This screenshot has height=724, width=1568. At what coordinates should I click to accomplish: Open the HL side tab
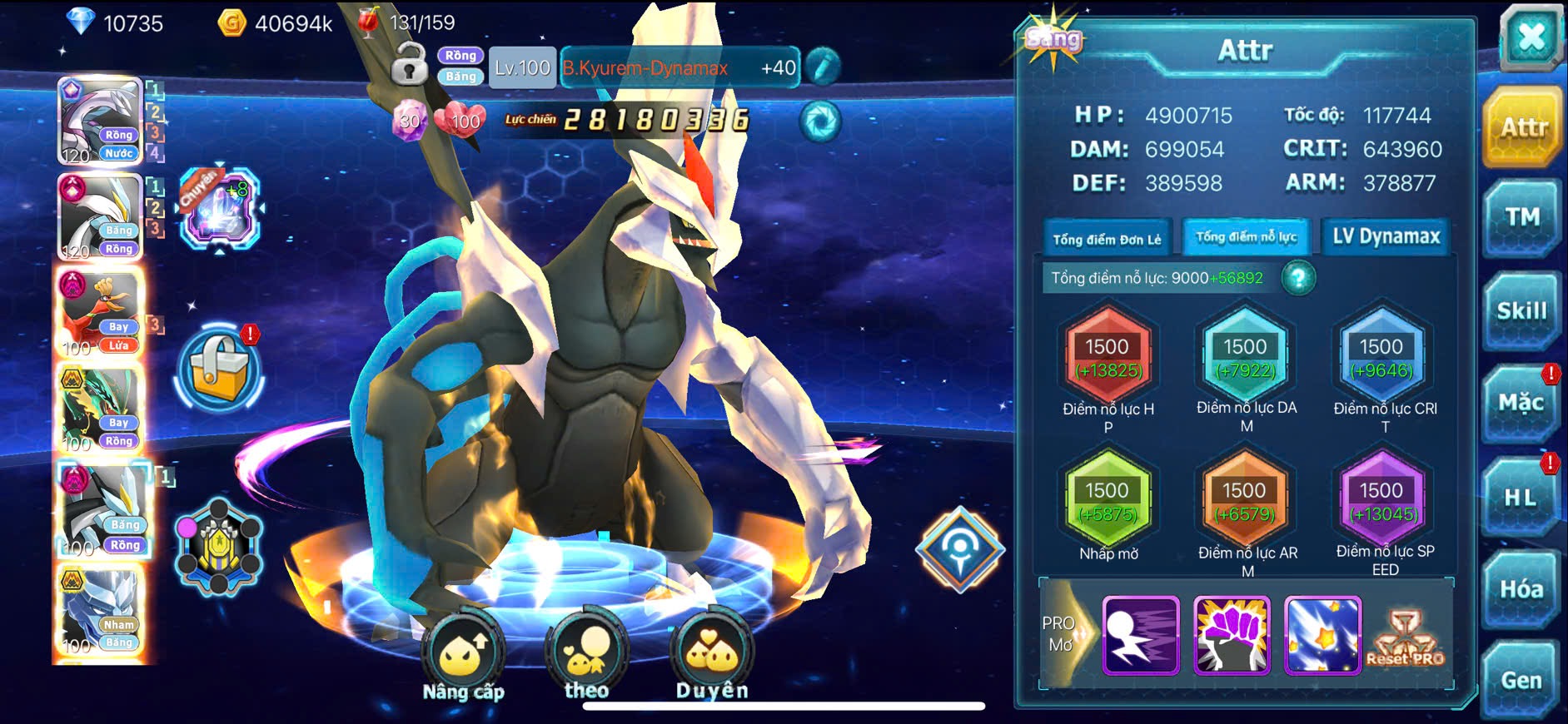(x=1520, y=498)
